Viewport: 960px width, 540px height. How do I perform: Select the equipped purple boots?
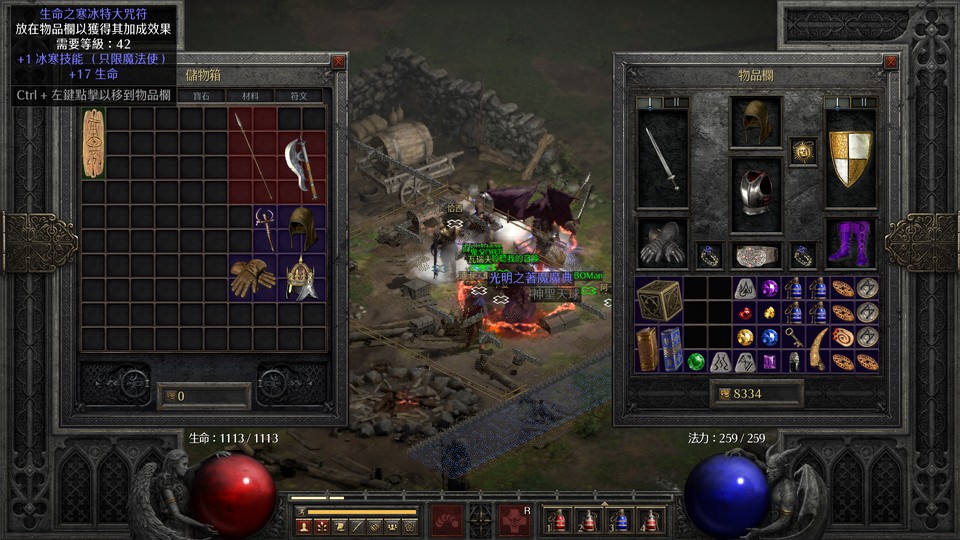click(851, 243)
